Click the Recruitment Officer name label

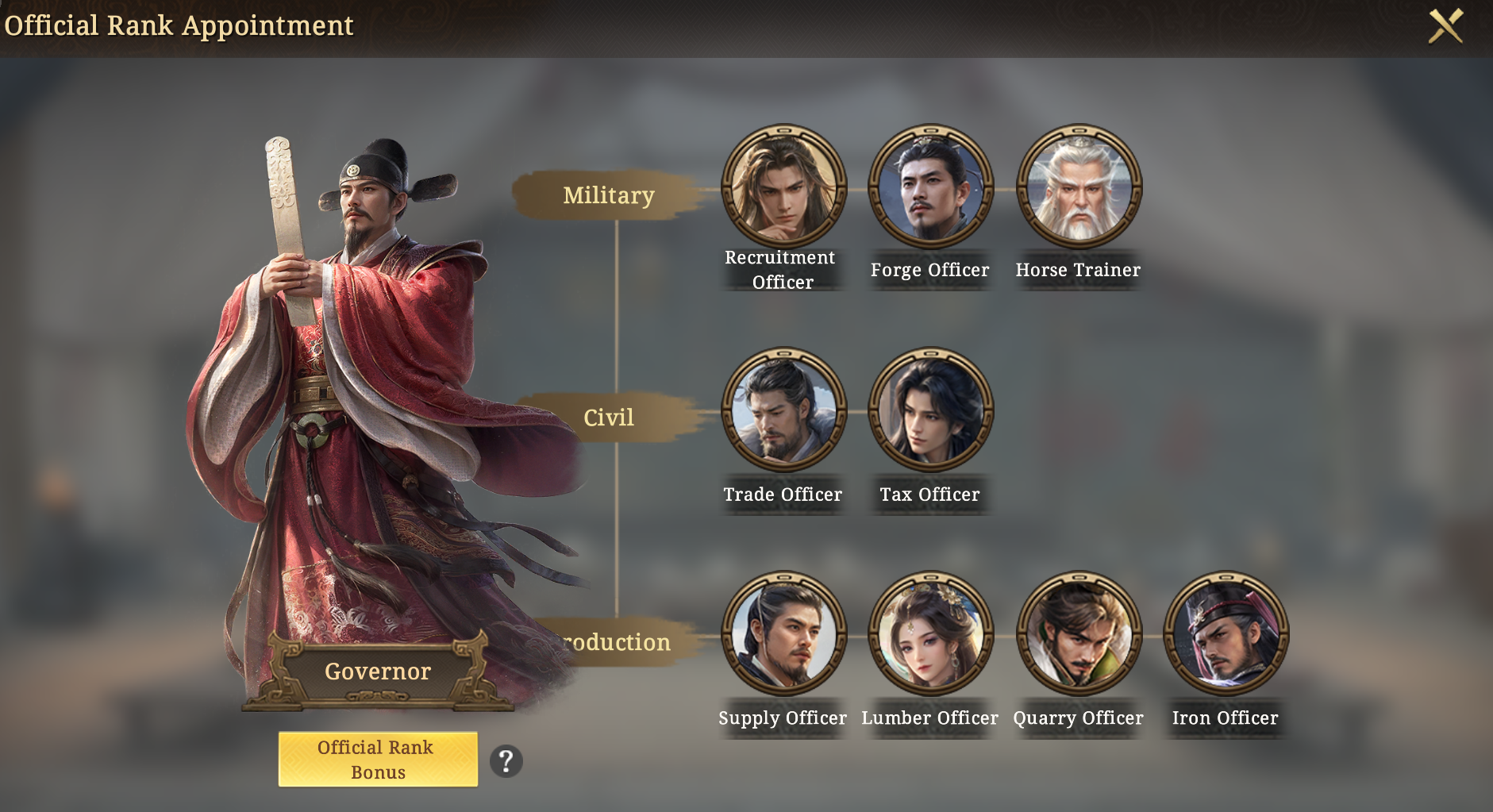(779, 269)
